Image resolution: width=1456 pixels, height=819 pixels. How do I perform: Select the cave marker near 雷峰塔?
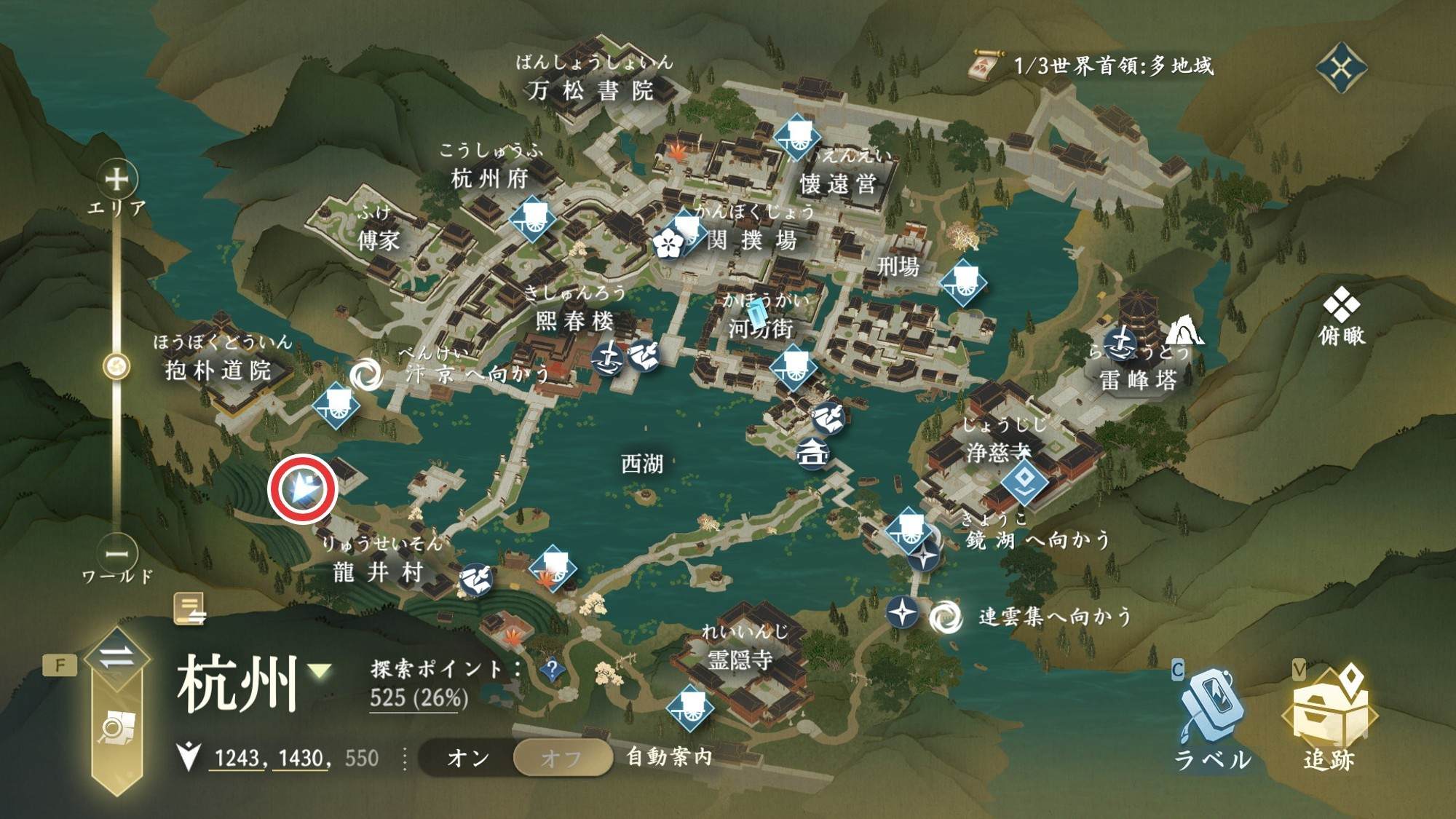pos(1183,331)
